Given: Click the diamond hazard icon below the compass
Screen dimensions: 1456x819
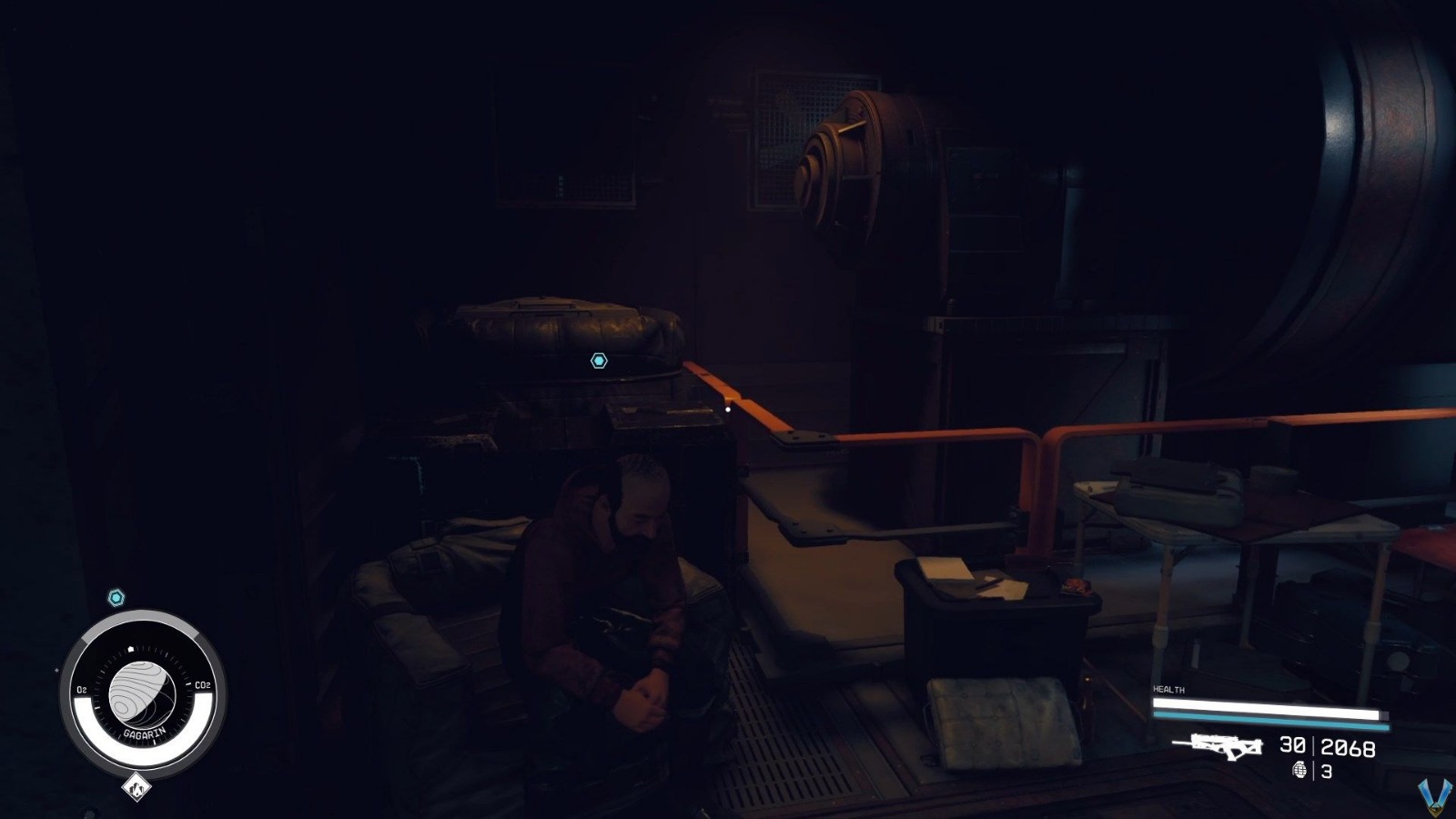Looking at the screenshot, I should [x=136, y=788].
